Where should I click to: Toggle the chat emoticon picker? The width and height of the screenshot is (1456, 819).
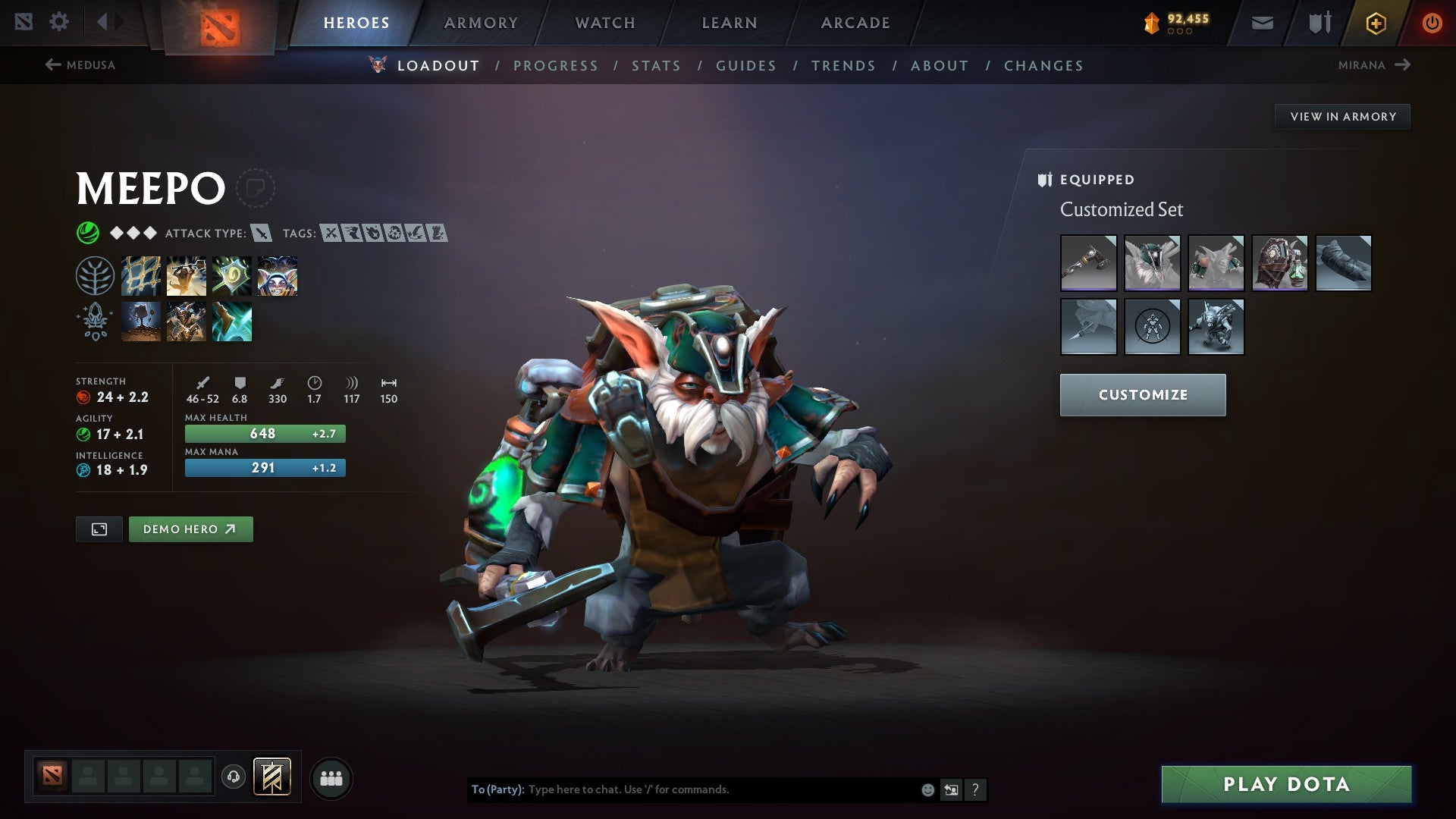927,789
